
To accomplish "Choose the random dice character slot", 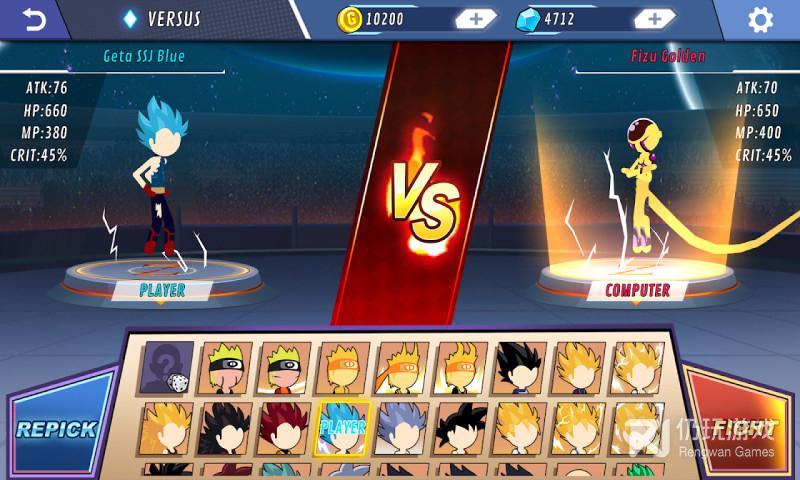I will 167,367.
